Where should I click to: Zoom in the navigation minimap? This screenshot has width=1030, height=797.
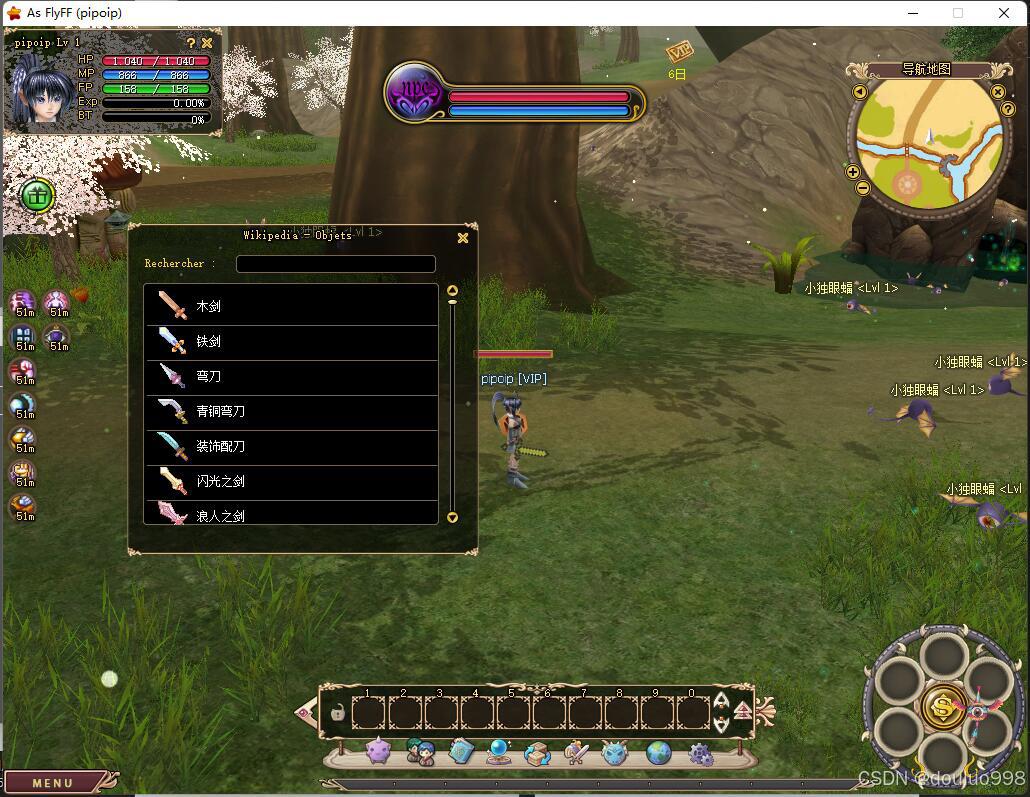tap(853, 172)
